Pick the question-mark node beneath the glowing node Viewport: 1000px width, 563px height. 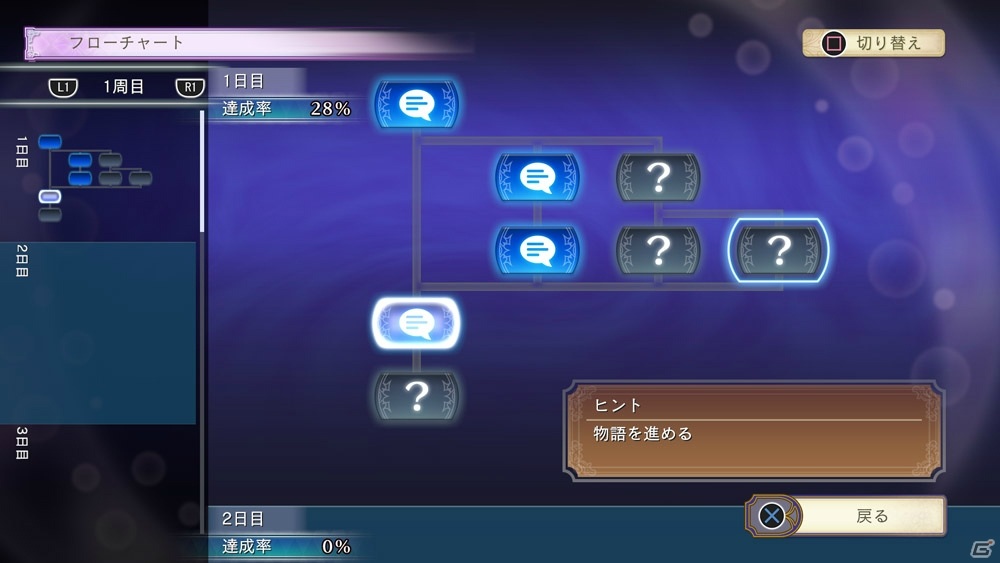[x=416, y=397]
